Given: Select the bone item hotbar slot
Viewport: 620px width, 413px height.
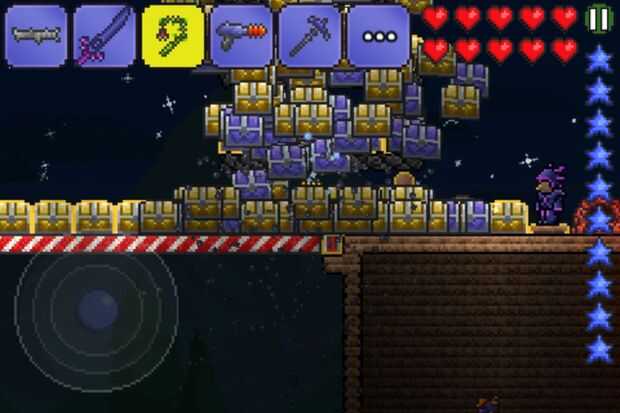Looking at the screenshot, I should pyautogui.click(x=36, y=36).
